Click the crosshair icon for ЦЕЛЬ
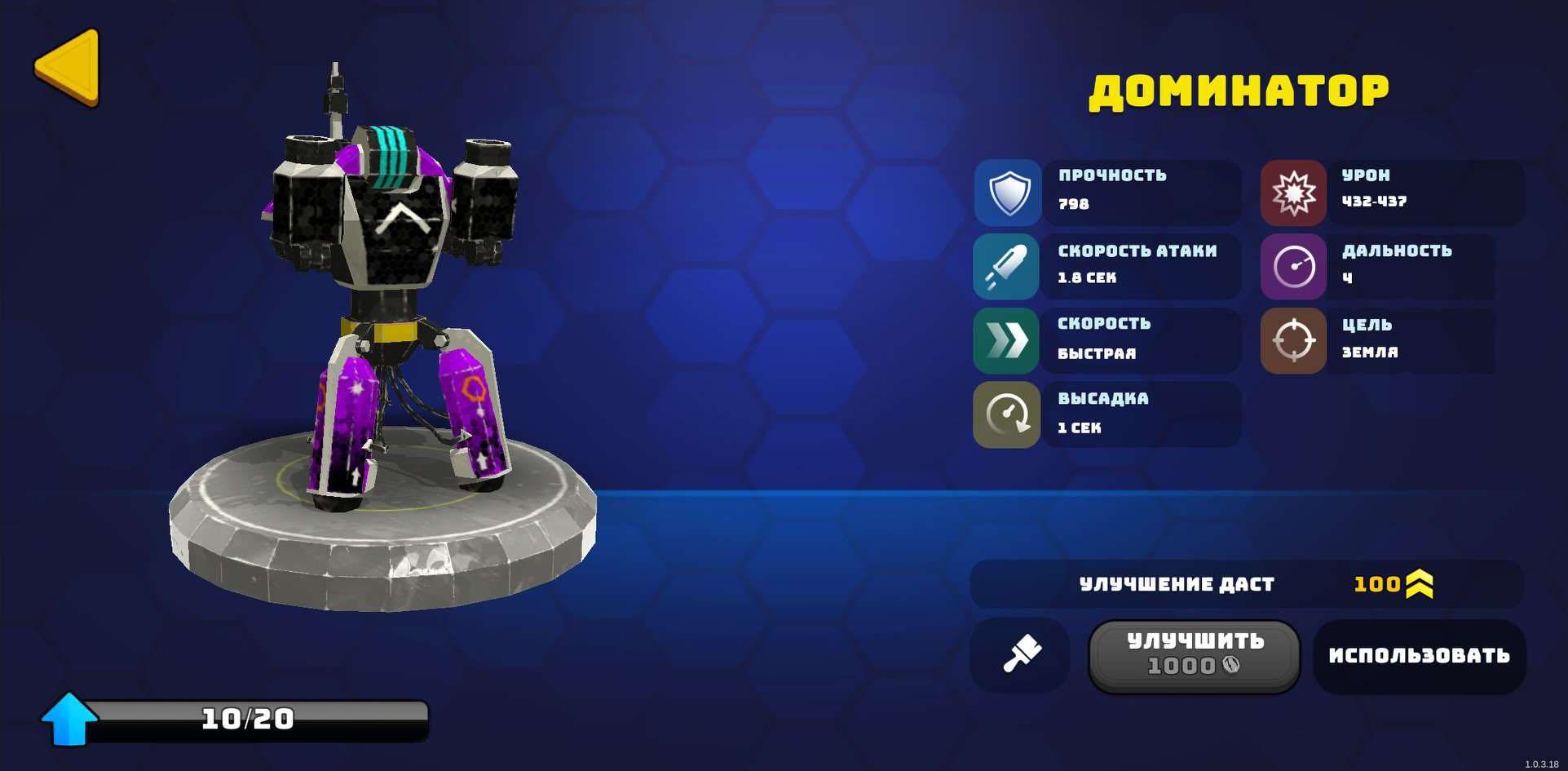This screenshot has width=1568, height=771. [x=1295, y=340]
